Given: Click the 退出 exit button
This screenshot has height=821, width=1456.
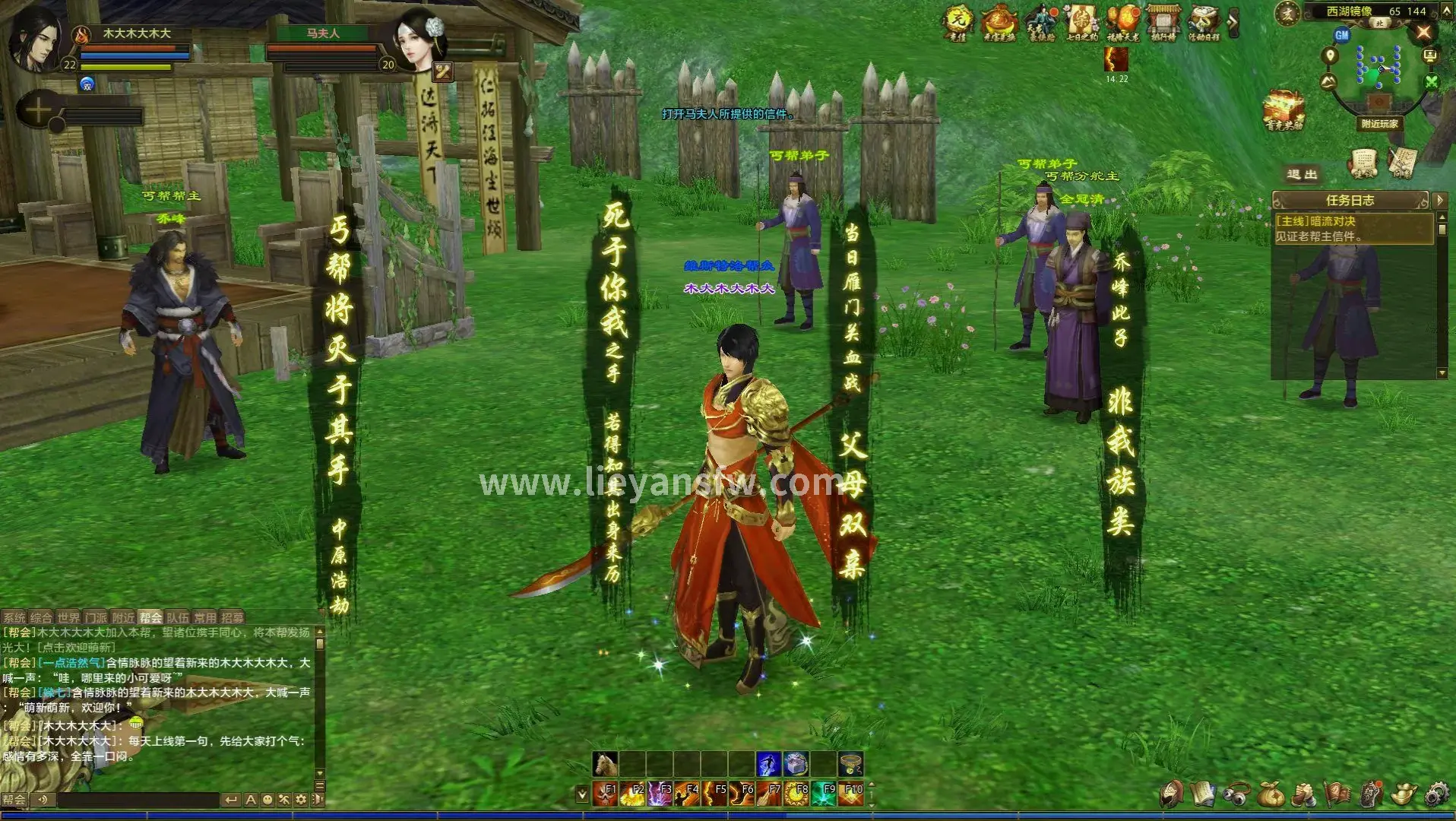Looking at the screenshot, I should click(1302, 175).
